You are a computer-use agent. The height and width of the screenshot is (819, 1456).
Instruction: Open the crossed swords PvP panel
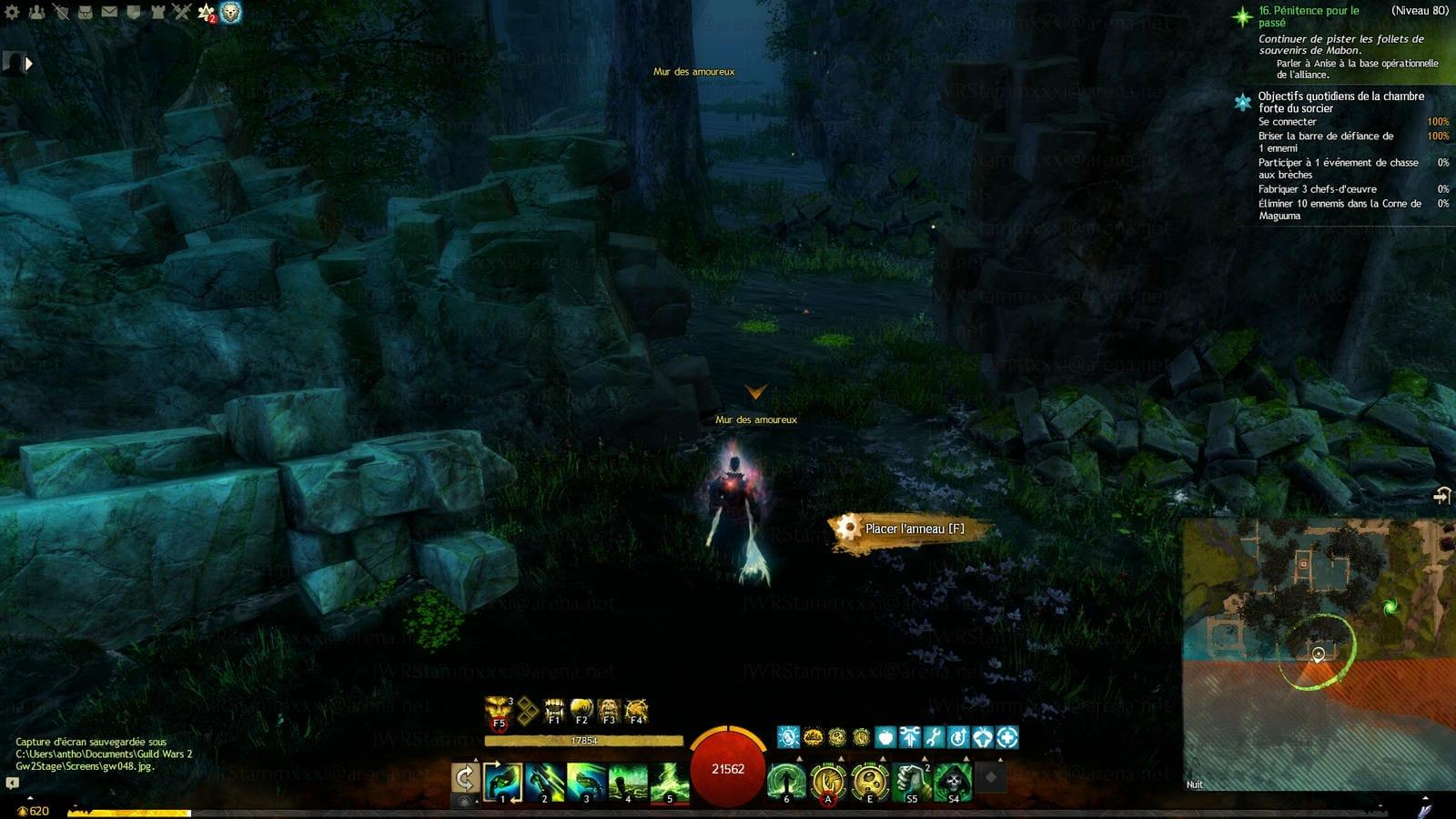point(181,12)
